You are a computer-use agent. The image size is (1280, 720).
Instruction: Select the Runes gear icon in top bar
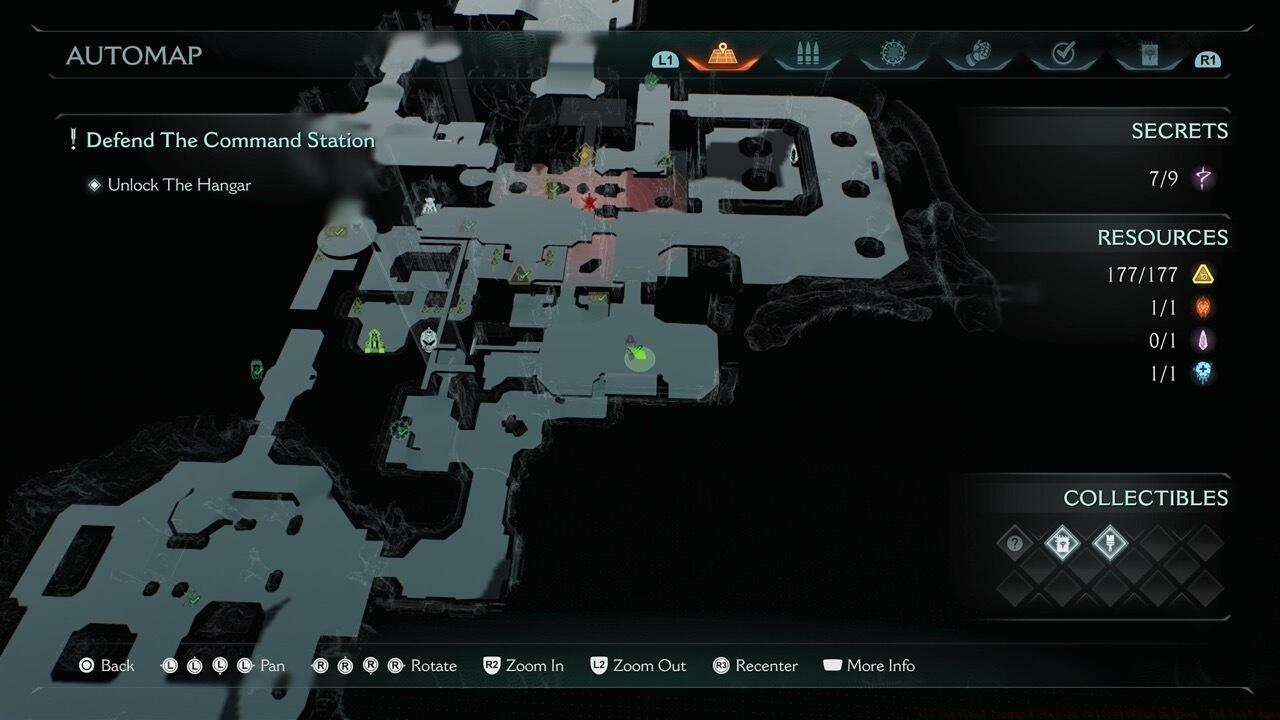coord(892,55)
